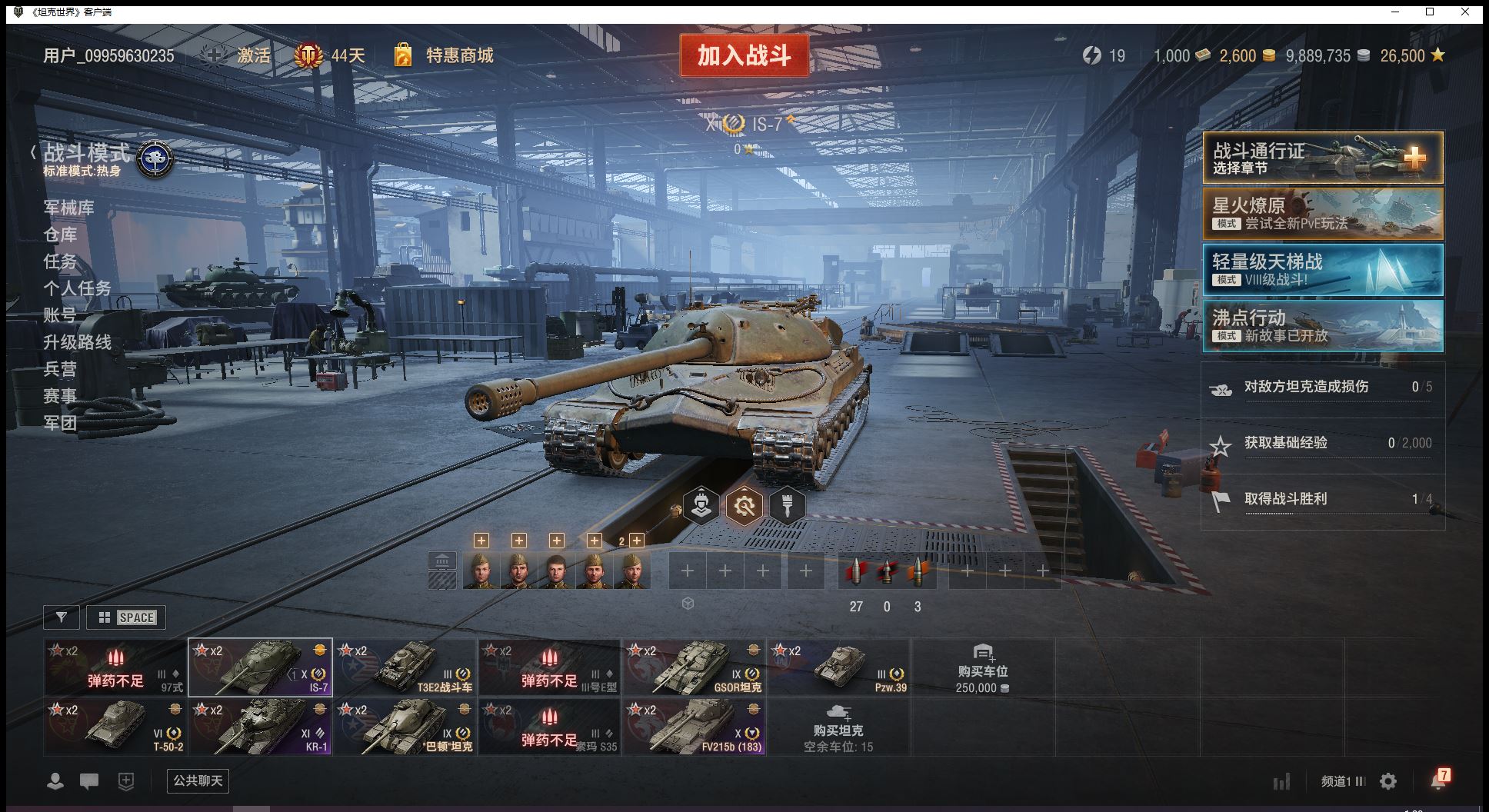Open the 军械库 menu entry
Image resolution: width=1489 pixels, height=812 pixels.
tap(68, 208)
